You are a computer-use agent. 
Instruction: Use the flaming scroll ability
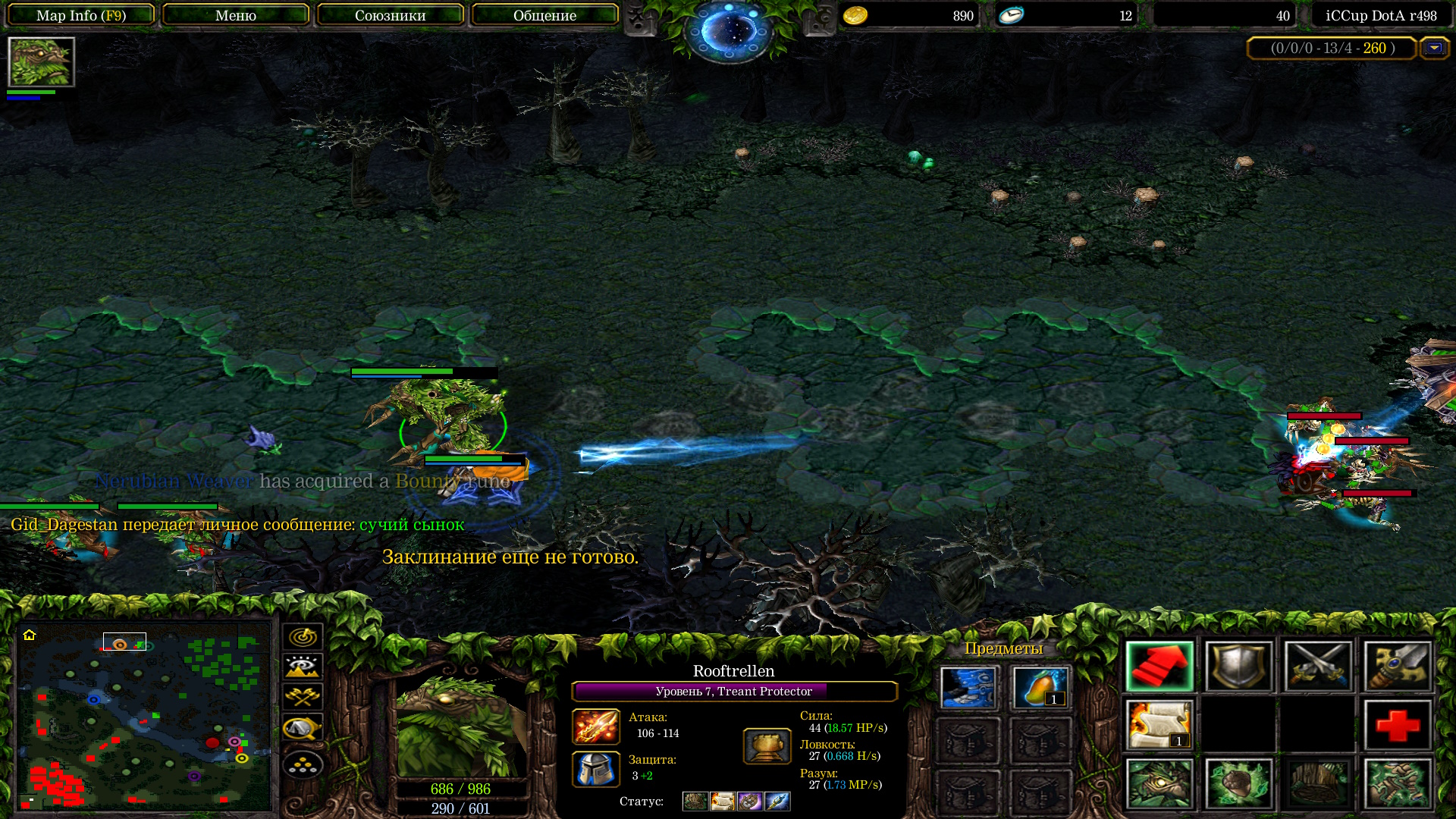1159,725
